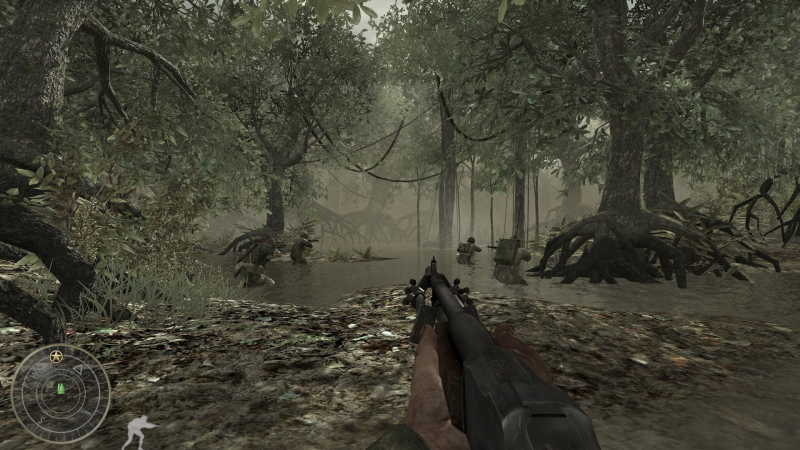
Task: Select the green squad marker on radar
Action: point(59,388)
